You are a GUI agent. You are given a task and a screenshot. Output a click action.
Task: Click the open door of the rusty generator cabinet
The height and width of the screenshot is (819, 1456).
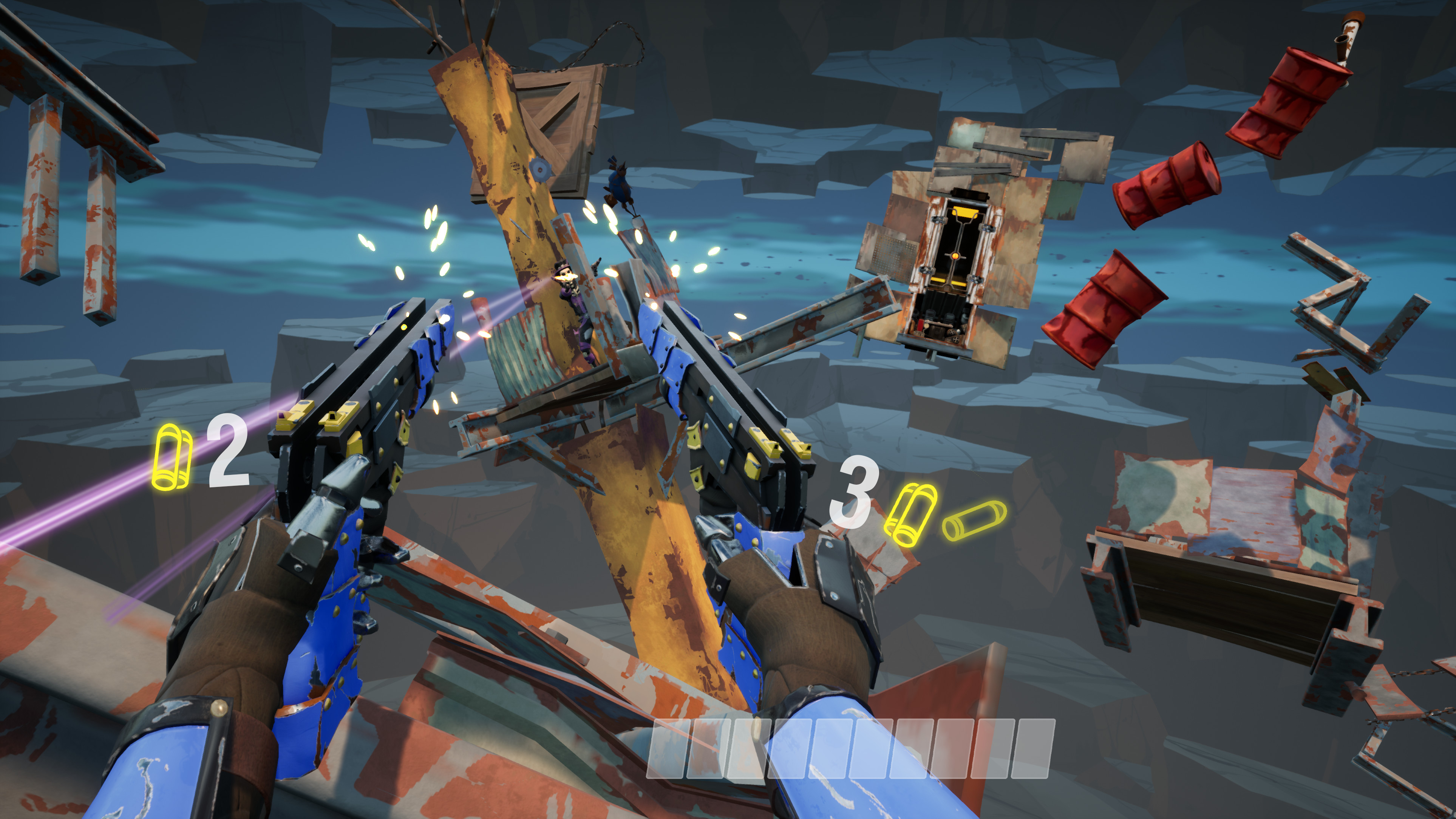point(961,266)
